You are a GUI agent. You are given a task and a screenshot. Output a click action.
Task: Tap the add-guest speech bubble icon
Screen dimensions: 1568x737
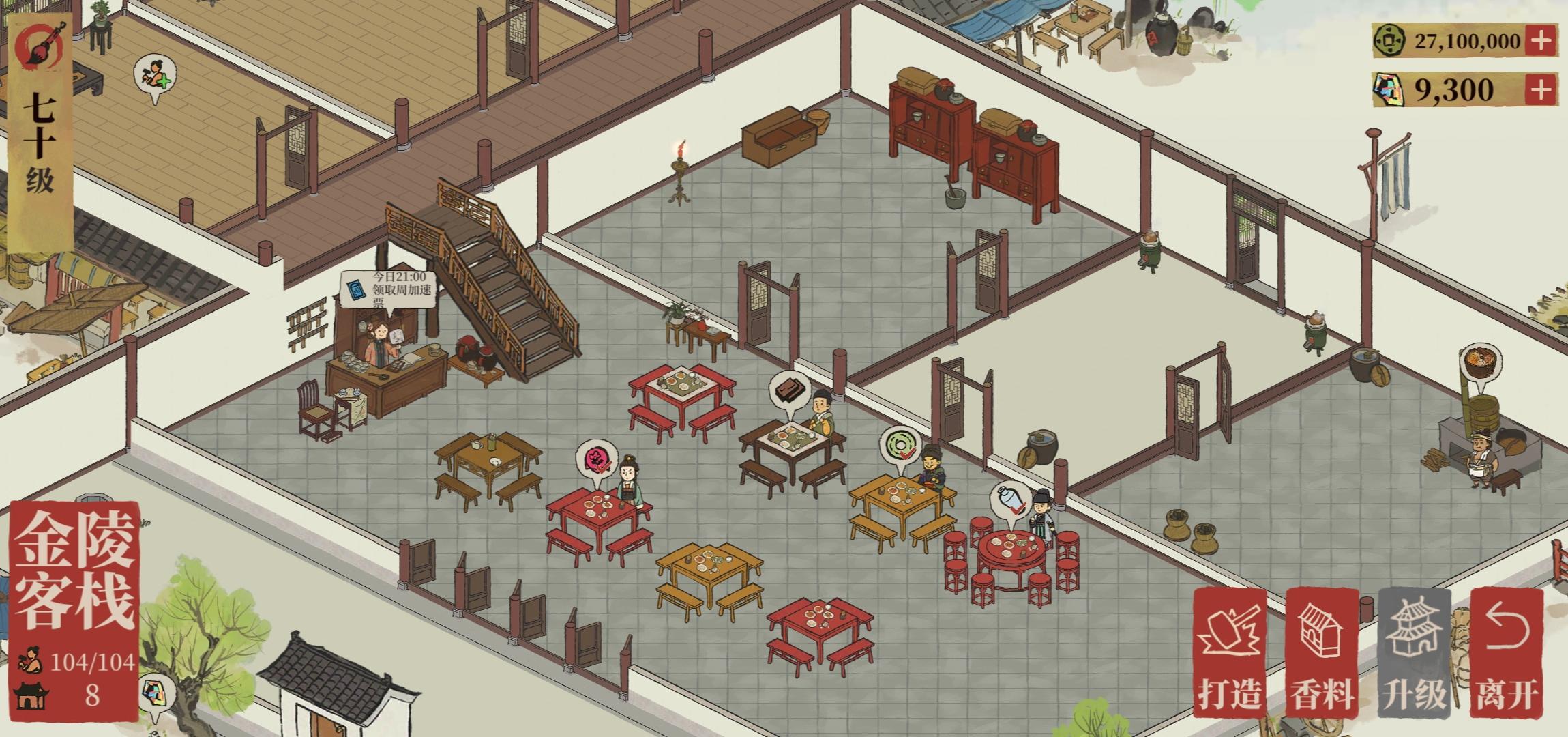coord(155,76)
